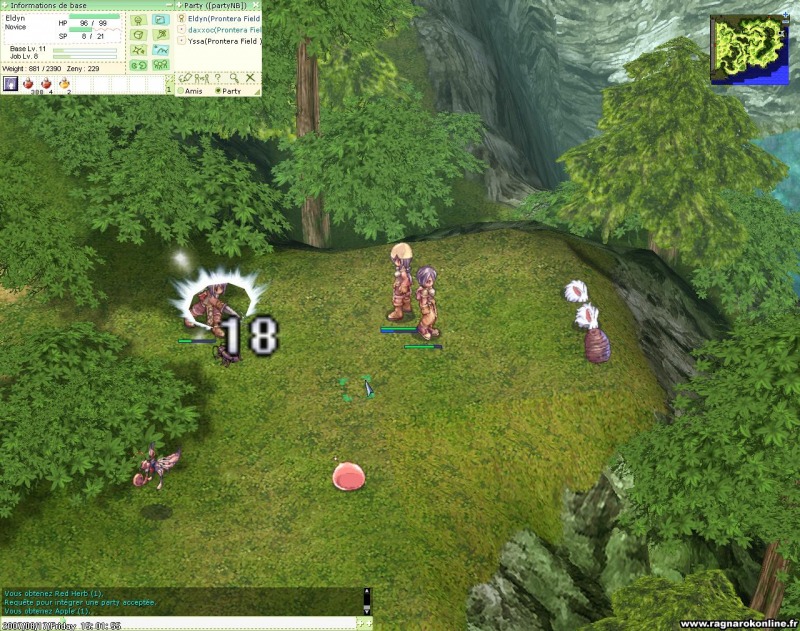800x631 pixels.
Task: Open the three-people party icon in menu grid
Action: tap(160, 65)
